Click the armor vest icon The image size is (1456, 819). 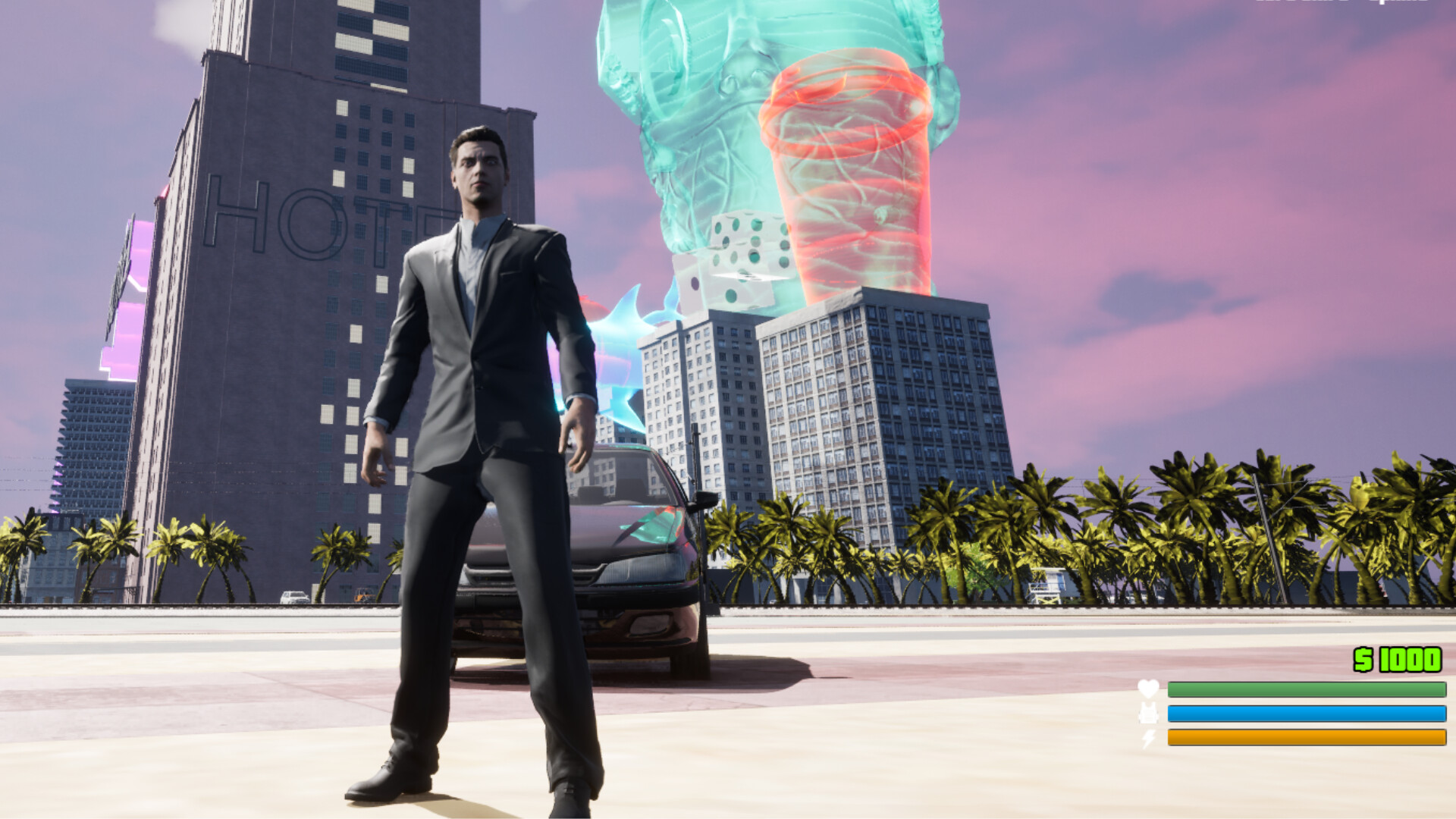(1149, 713)
